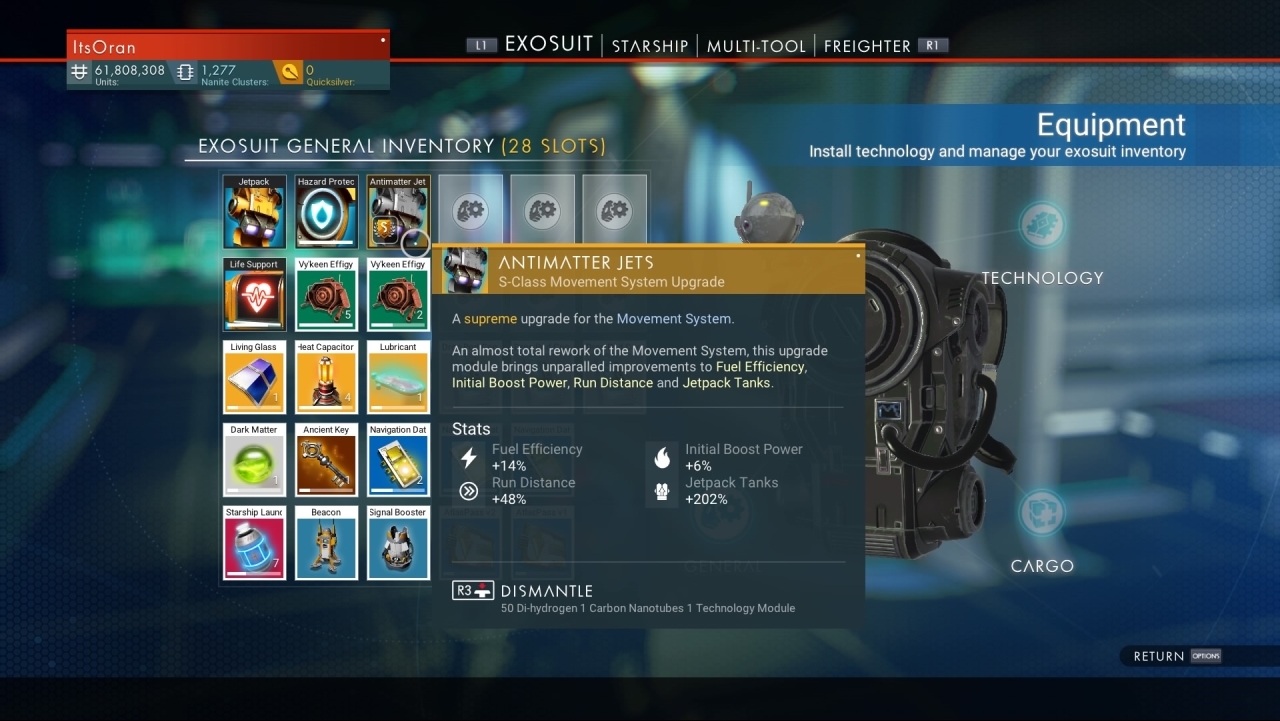Open the MULTI-TOOL screen

[x=755, y=45]
